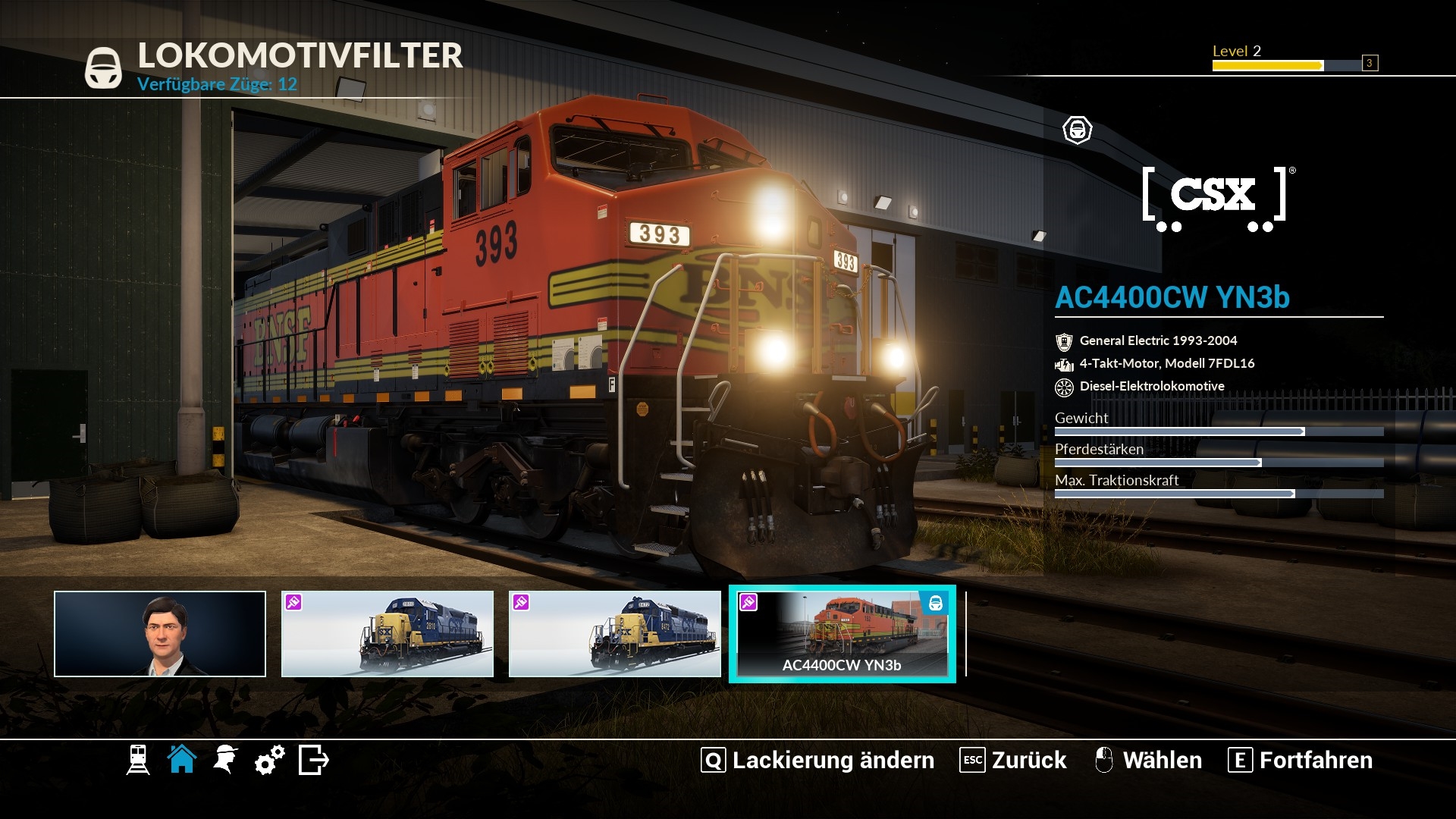Image resolution: width=1456 pixels, height=819 pixels.
Task: Choose the blue CSX locomotive numbered 2810
Action: (388, 634)
